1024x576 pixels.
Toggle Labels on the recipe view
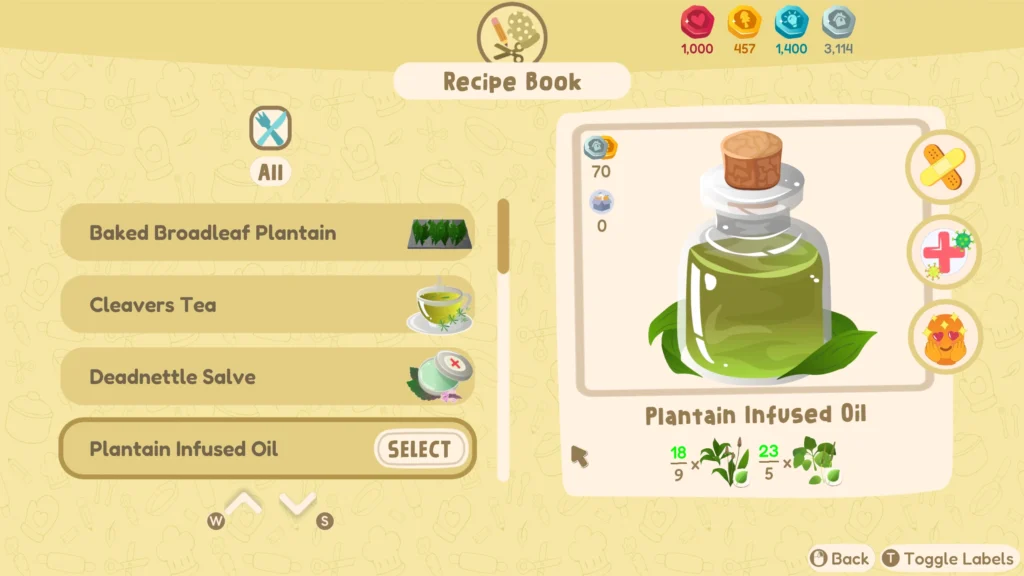coord(947,559)
